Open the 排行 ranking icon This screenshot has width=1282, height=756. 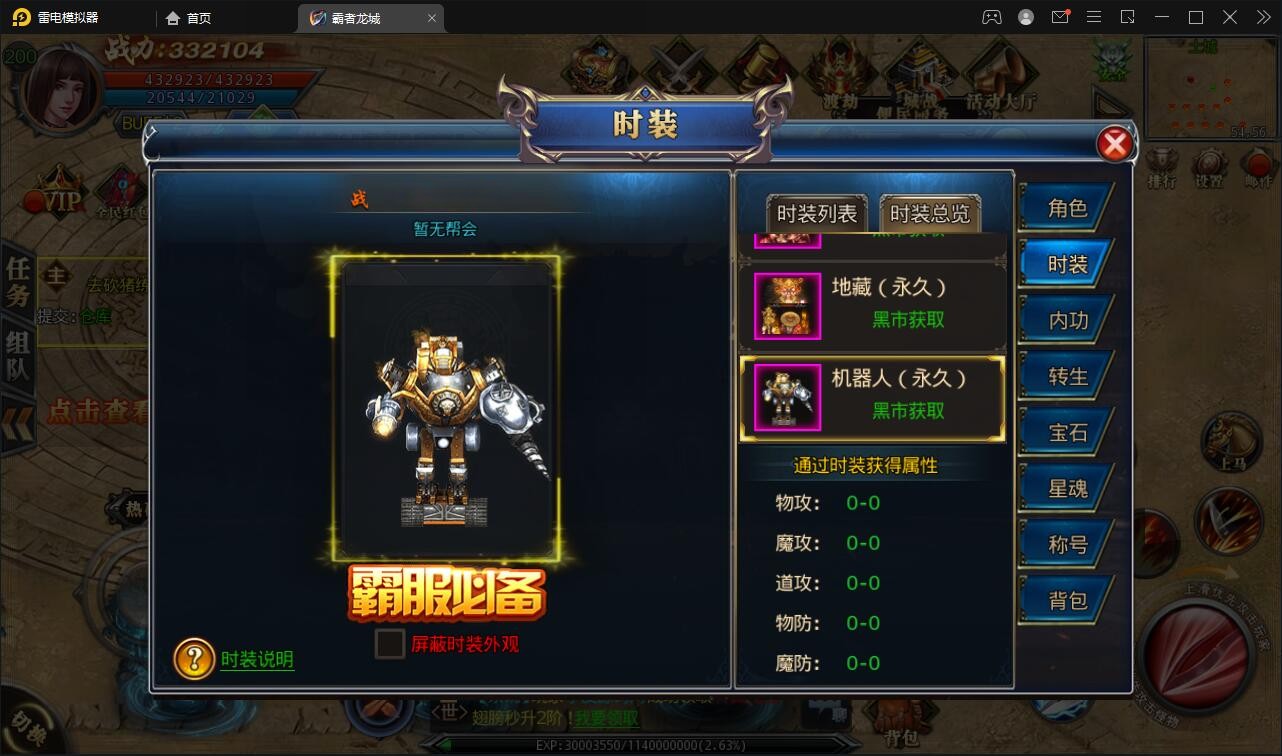pyautogui.click(x=1160, y=163)
